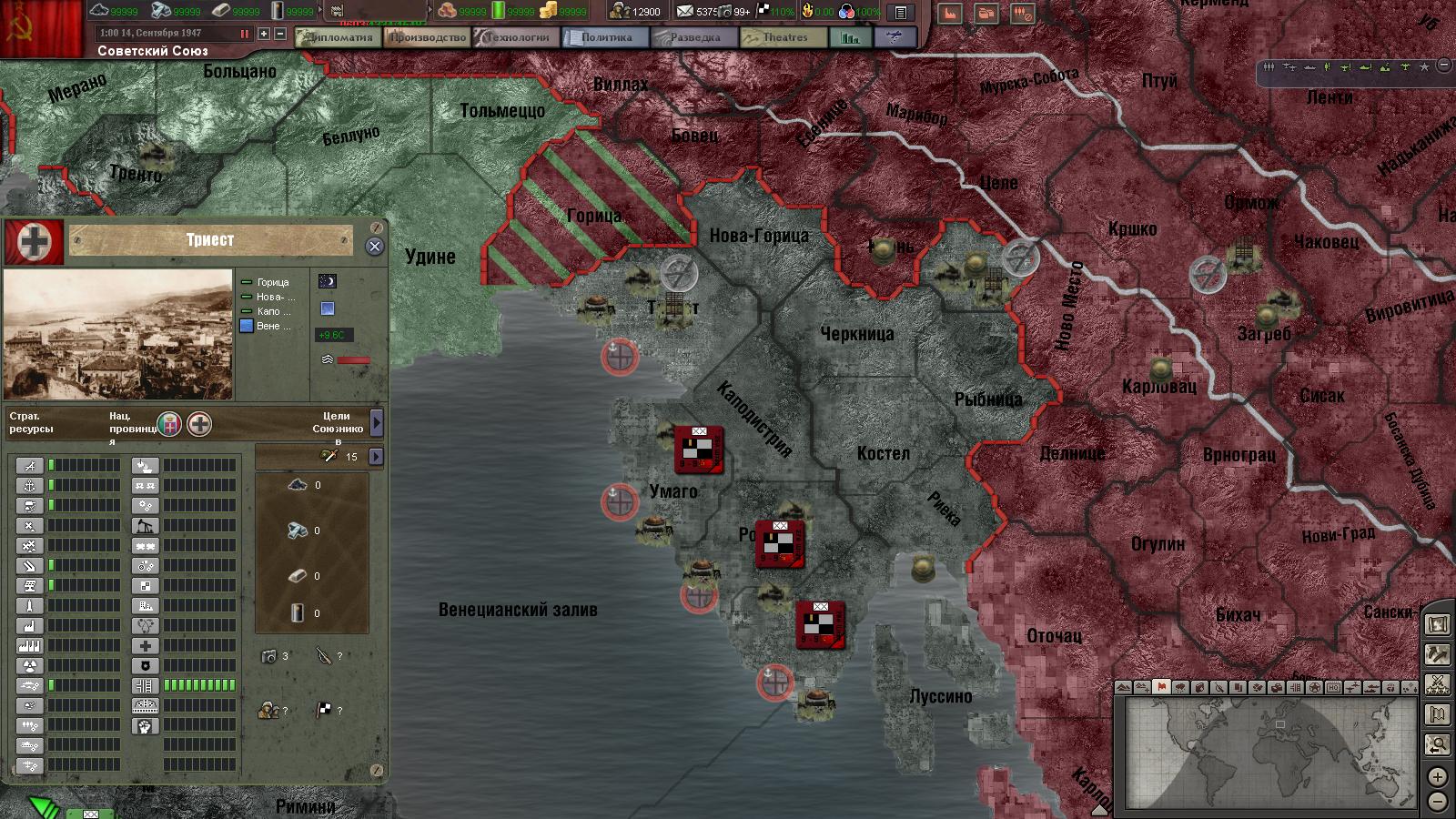
Task: Click the Italian flag national province icon
Action: click(169, 423)
